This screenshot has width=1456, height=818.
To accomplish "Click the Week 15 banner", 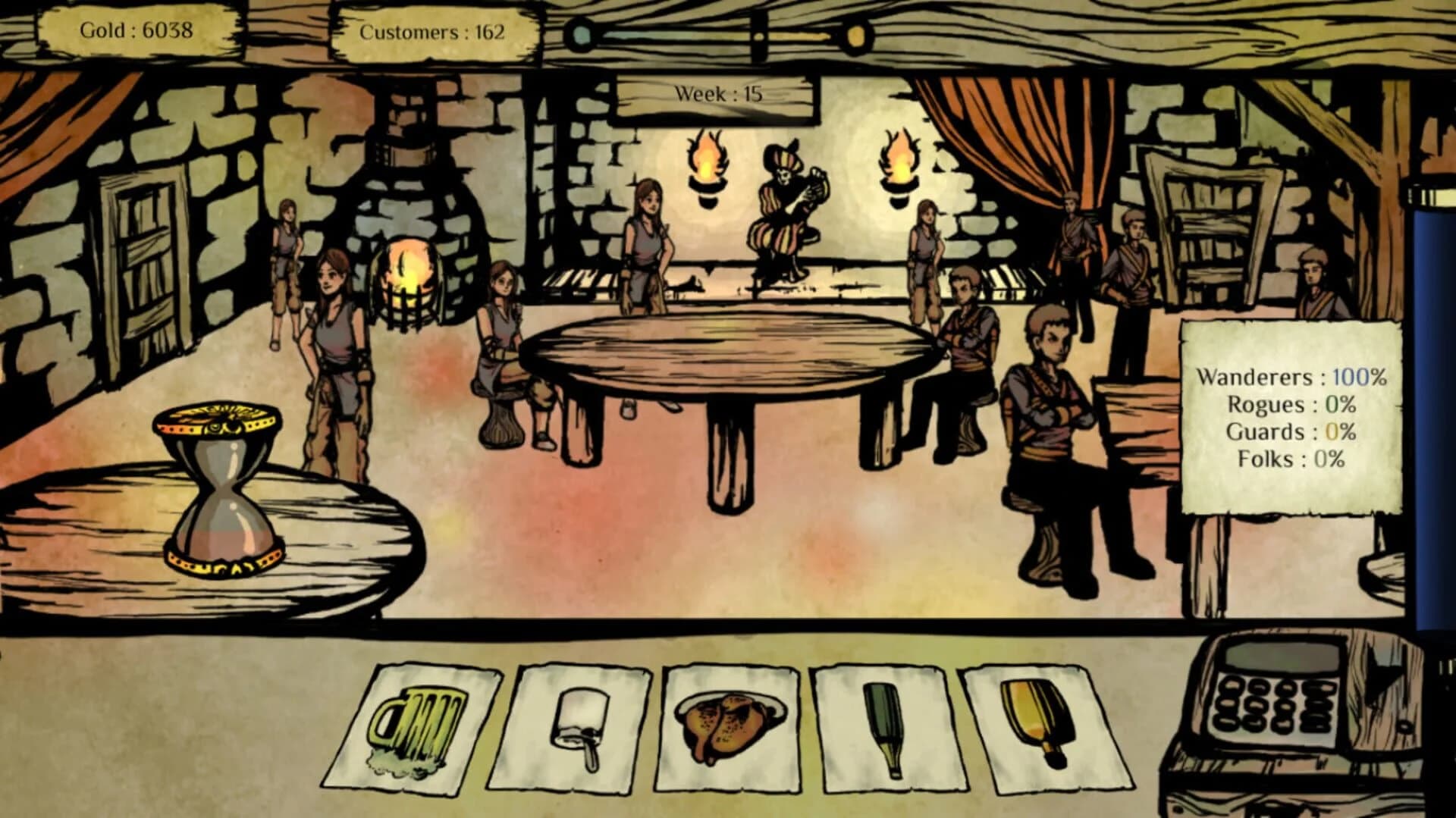I will 717,95.
